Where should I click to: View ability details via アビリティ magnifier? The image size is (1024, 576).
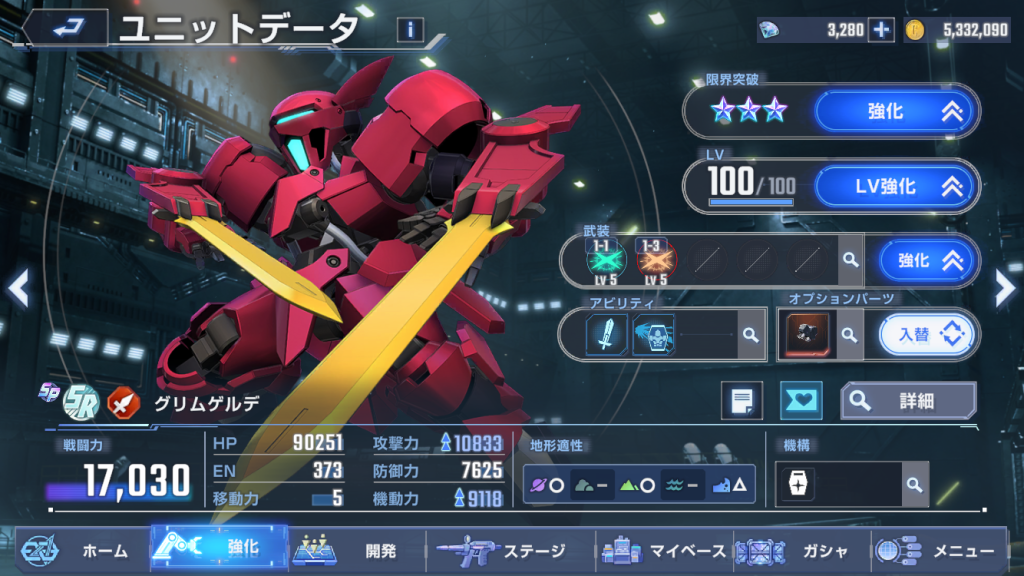tap(749, 336)
